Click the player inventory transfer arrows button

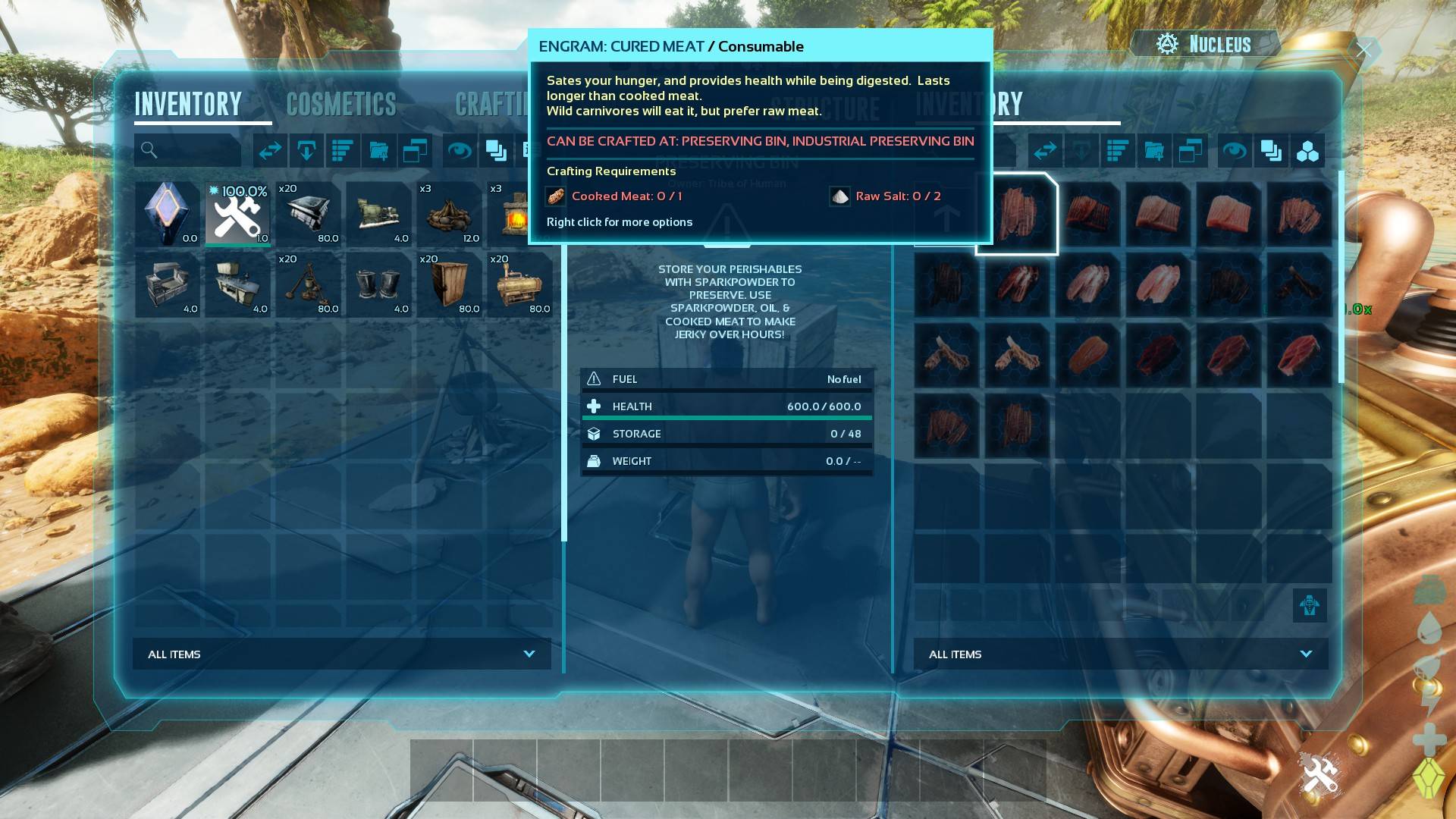point(270,150)
